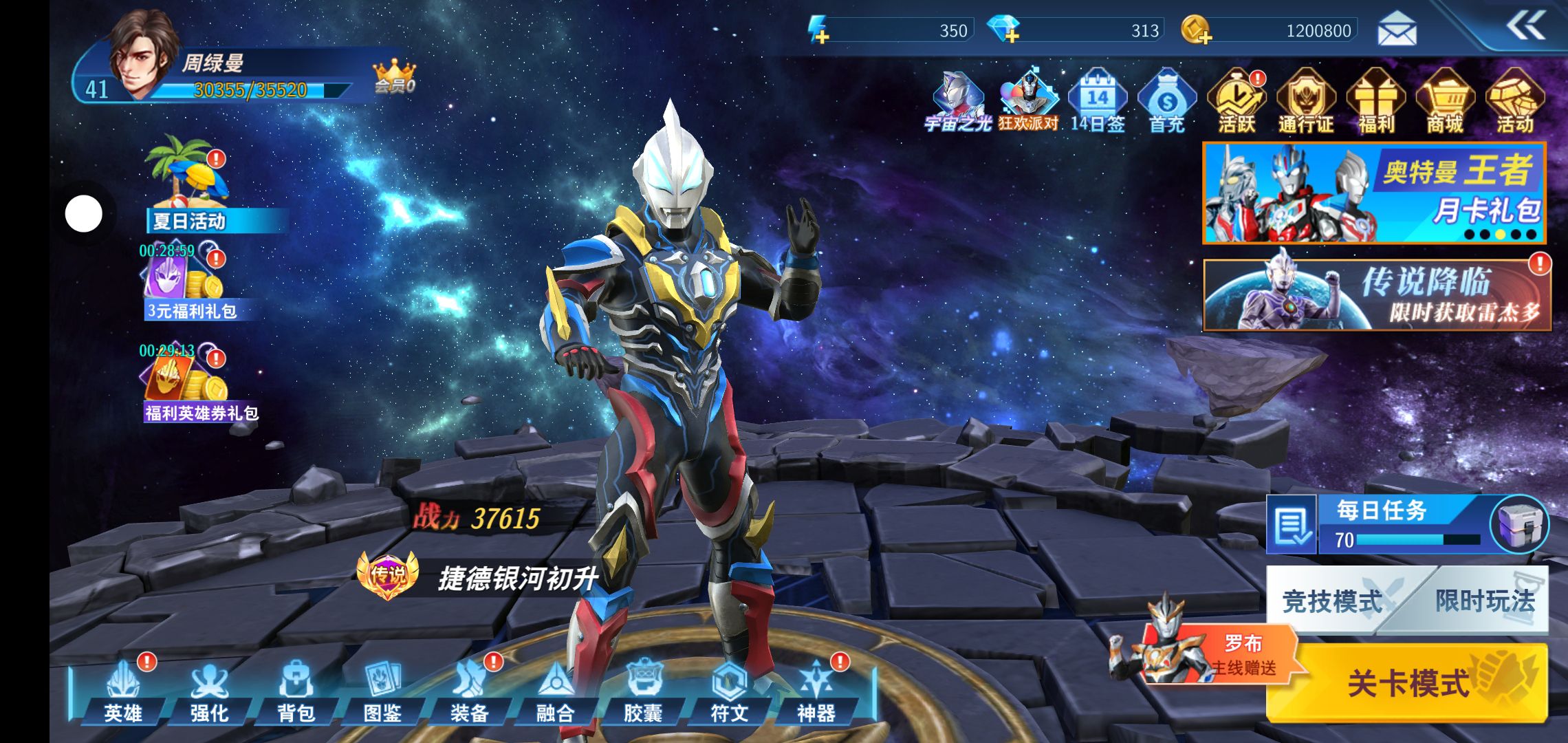
Task: Open 限时玩法 limited-time modes
Action: pos(1485,601)
